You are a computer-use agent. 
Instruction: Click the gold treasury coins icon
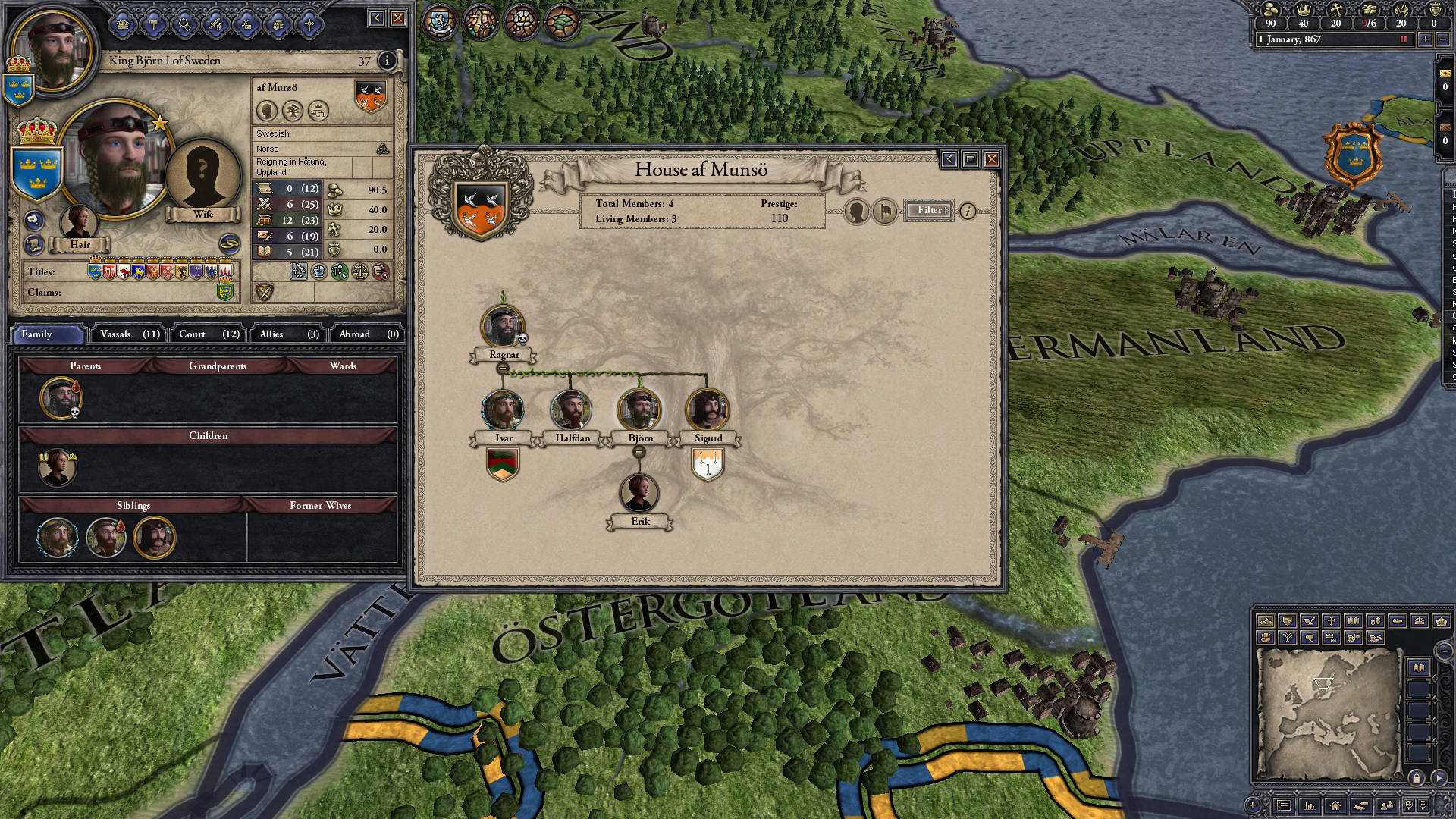tap(1270, 11)
